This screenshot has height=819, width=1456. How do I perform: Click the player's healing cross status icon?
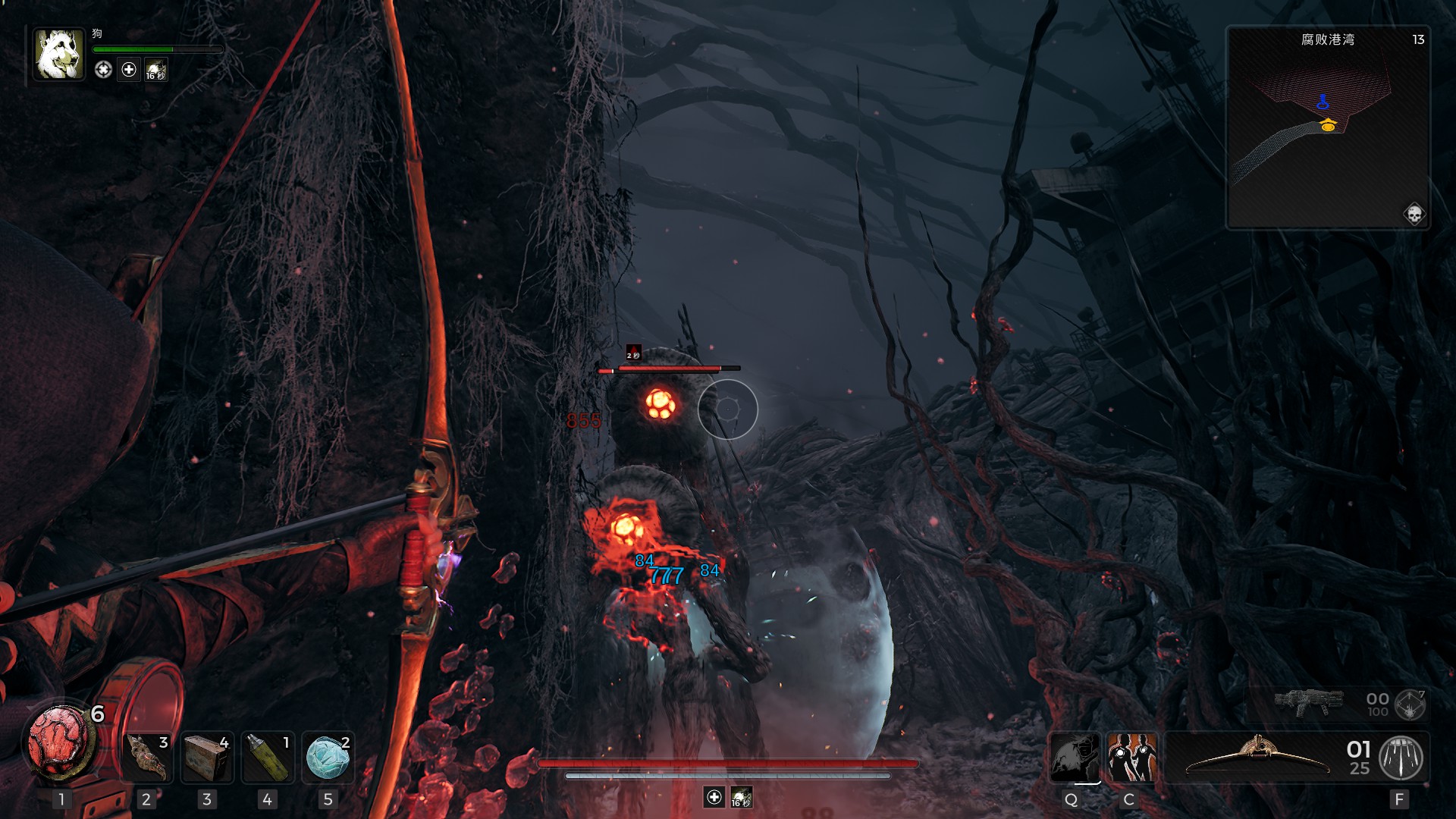tap(714, 797)
